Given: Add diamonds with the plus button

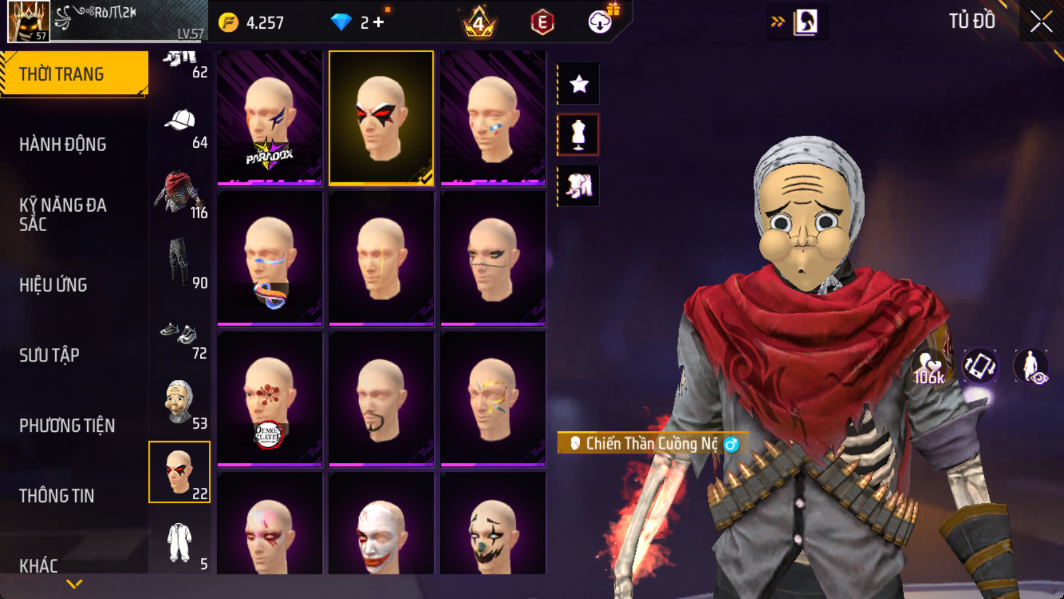Looking at the screenshot, I should (x=378, y=22).
